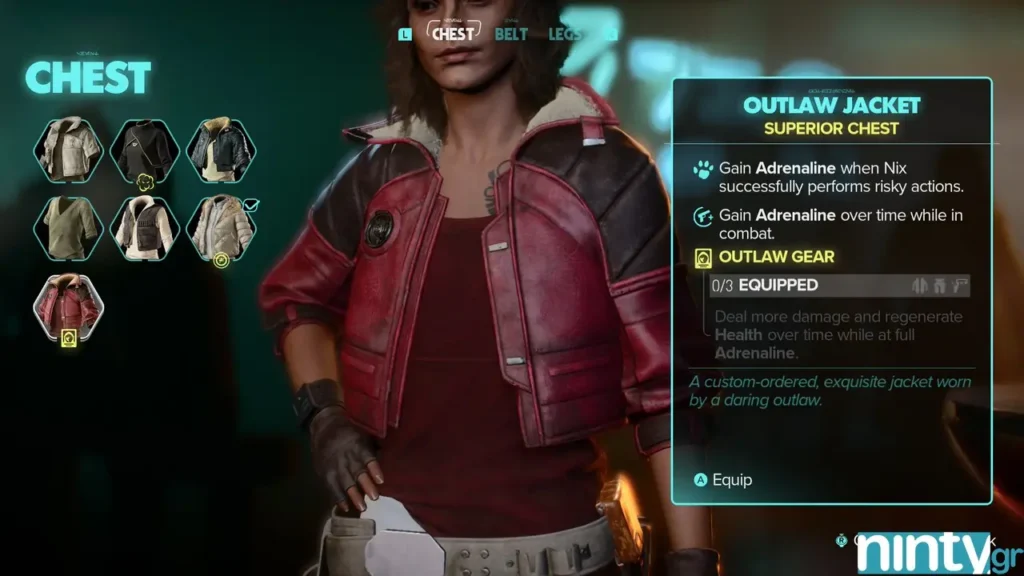Choose the dark vest over white shirt

click(x=144, y=227)
